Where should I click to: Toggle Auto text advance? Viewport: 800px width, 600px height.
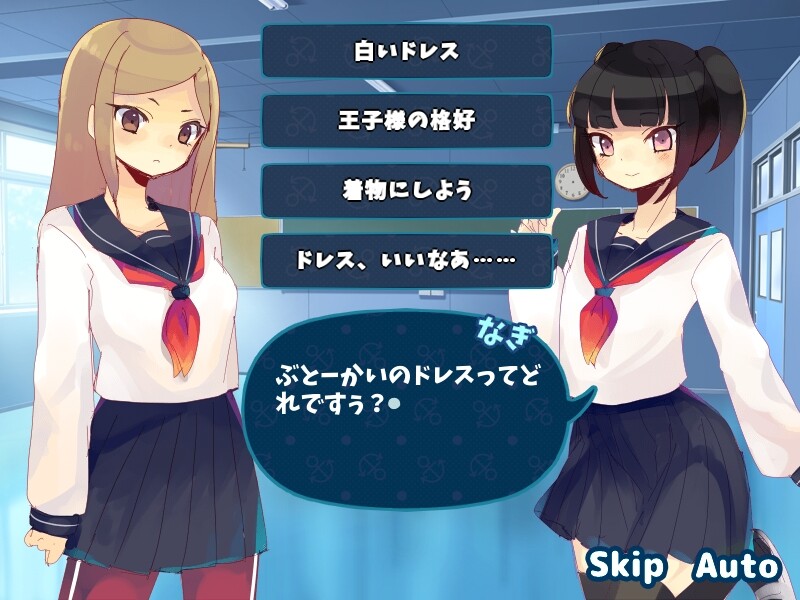[x=737, y=566]
